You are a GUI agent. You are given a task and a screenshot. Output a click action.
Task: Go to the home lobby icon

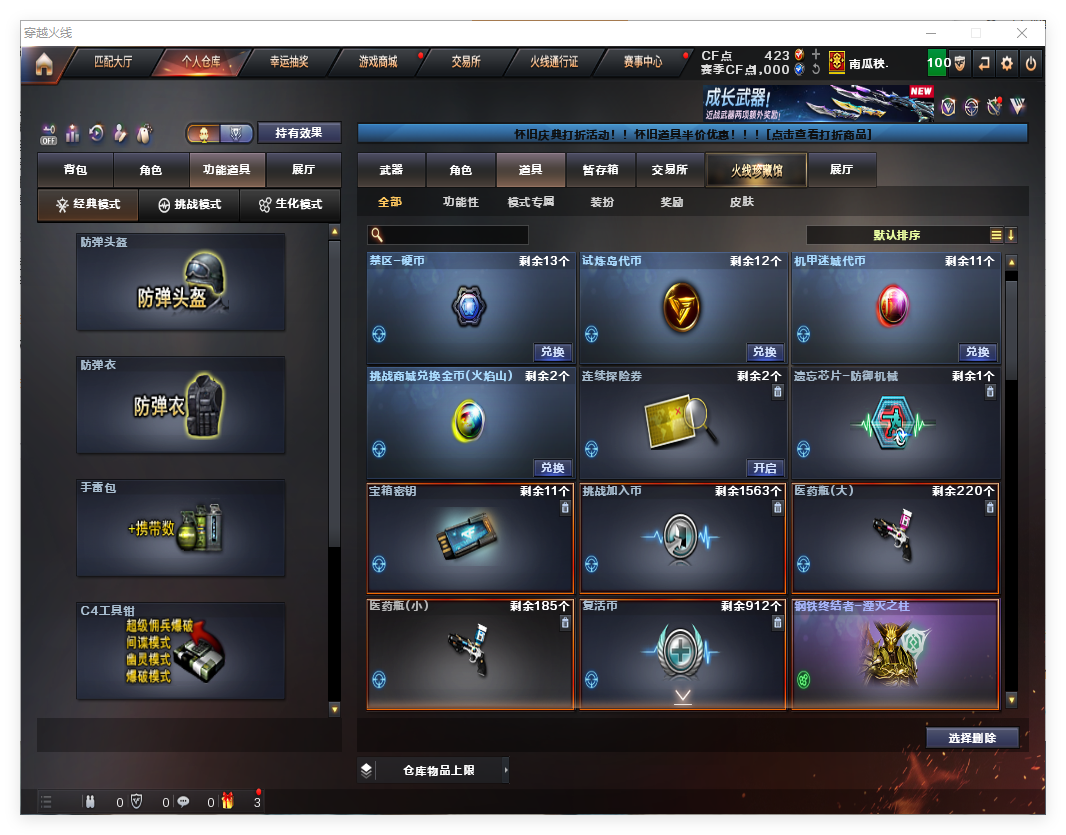pos(44,65)
